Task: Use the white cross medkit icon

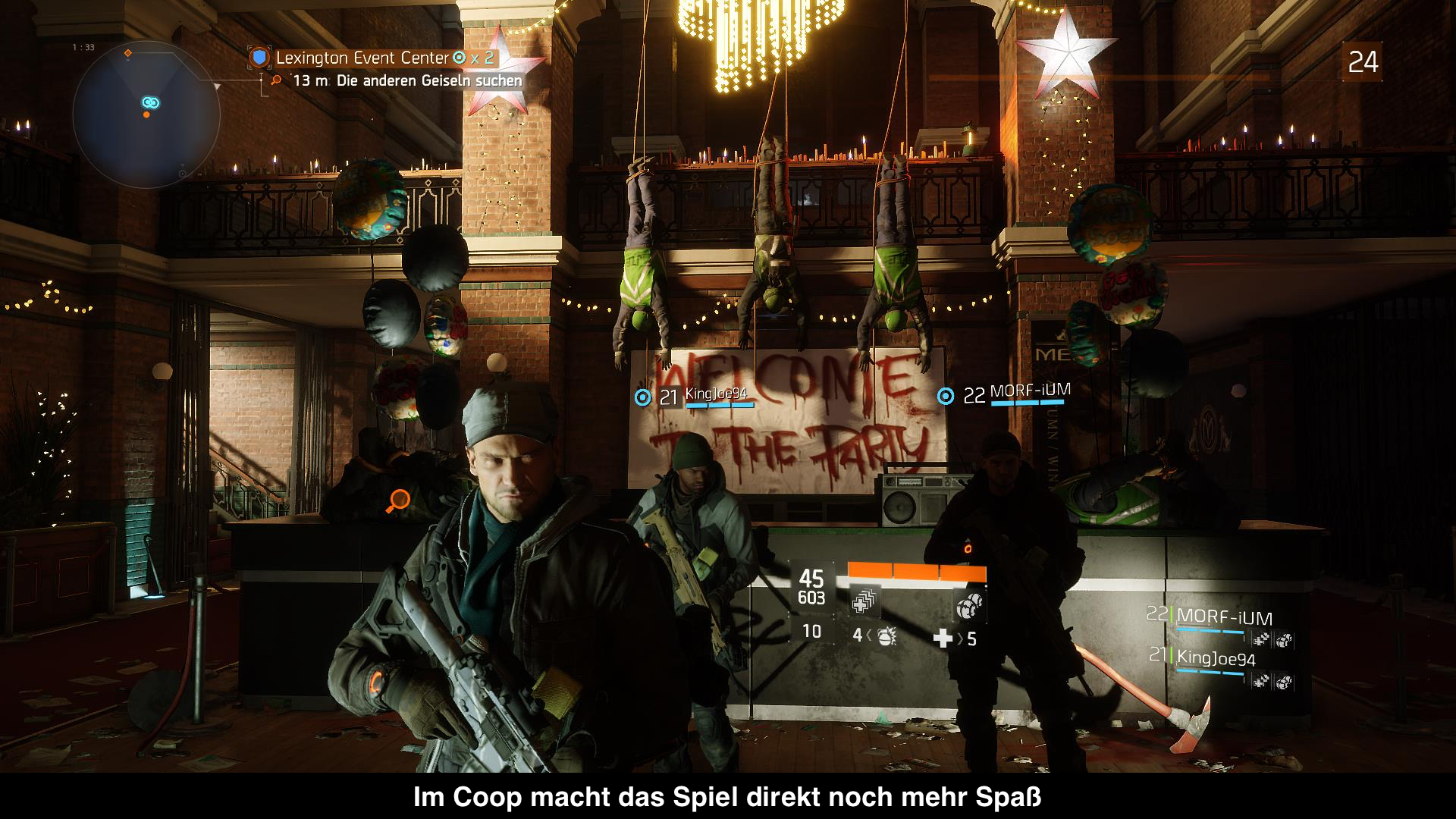Action: (943, 639)
